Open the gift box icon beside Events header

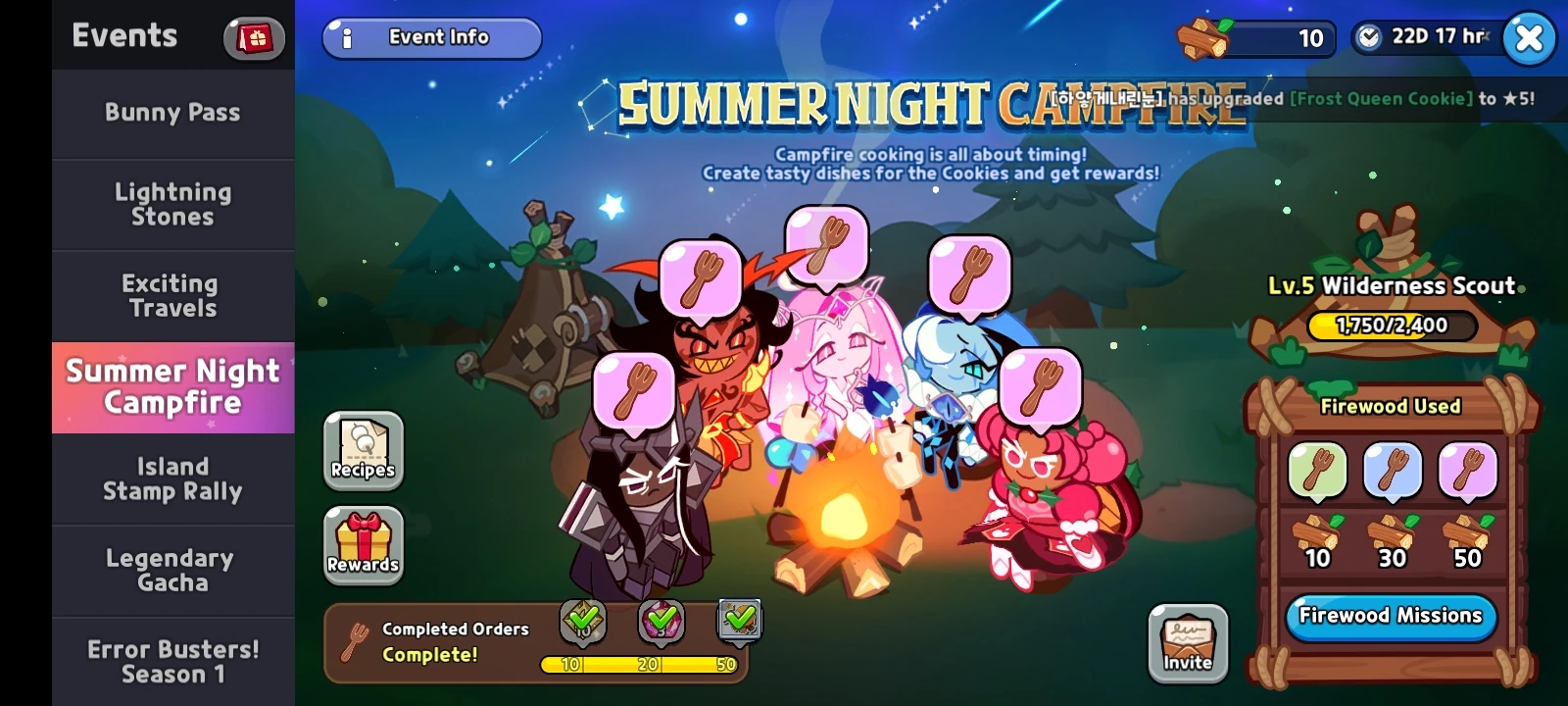253,37
